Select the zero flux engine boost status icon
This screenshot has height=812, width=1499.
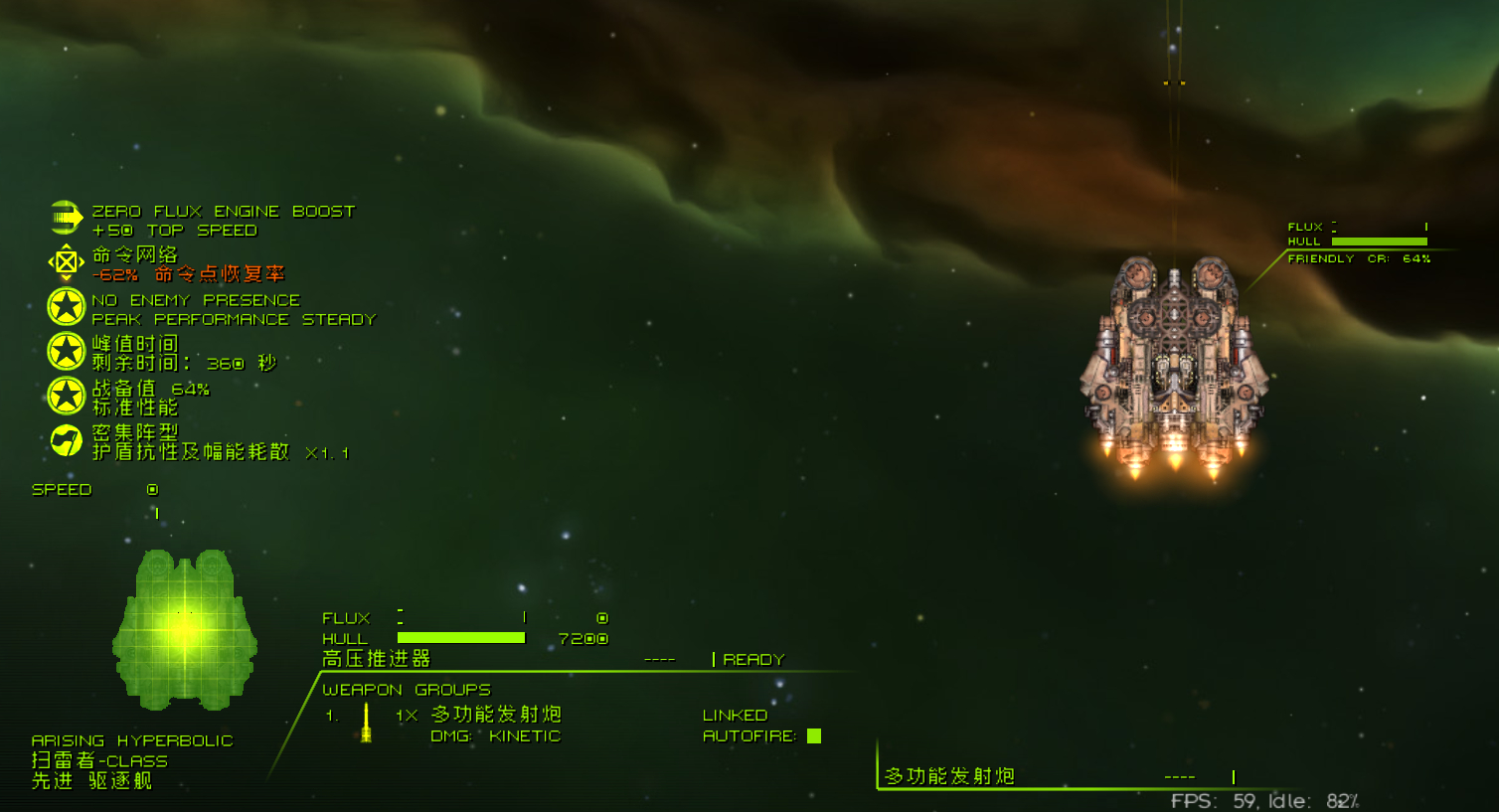click(66, 218)
